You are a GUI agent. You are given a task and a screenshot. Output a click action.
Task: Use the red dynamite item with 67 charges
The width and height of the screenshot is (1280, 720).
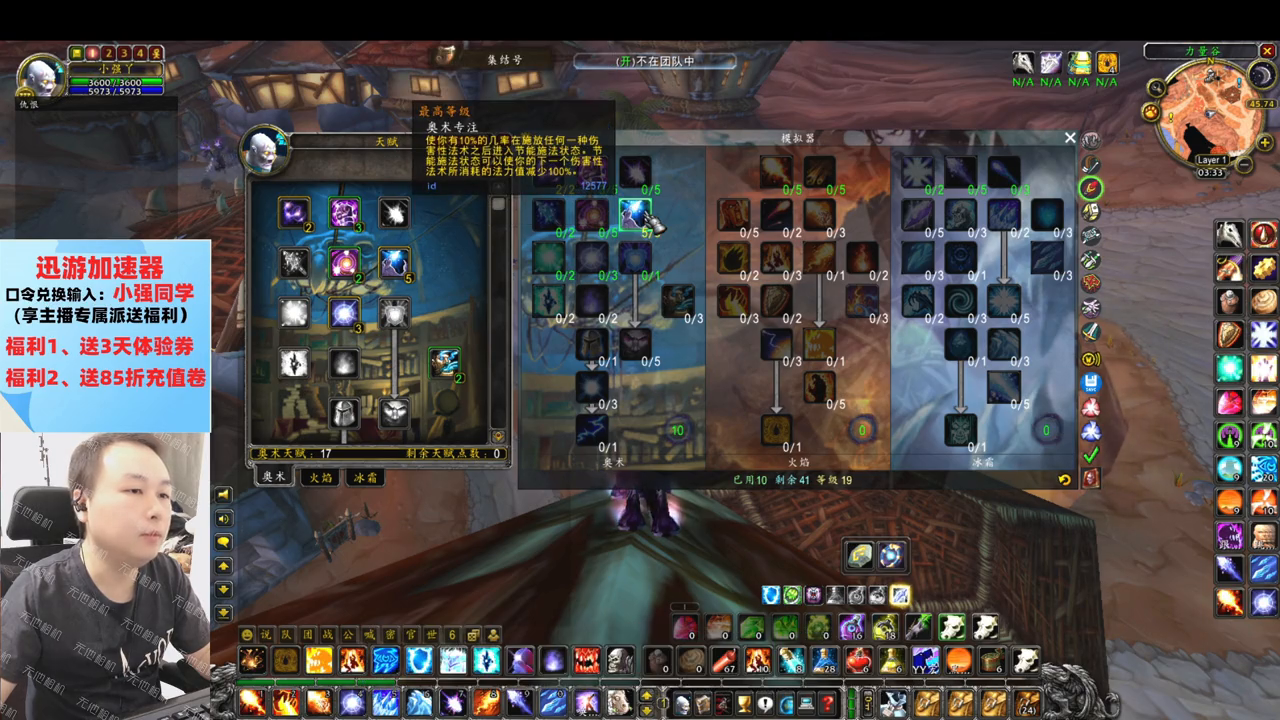(x=724, y=660)
